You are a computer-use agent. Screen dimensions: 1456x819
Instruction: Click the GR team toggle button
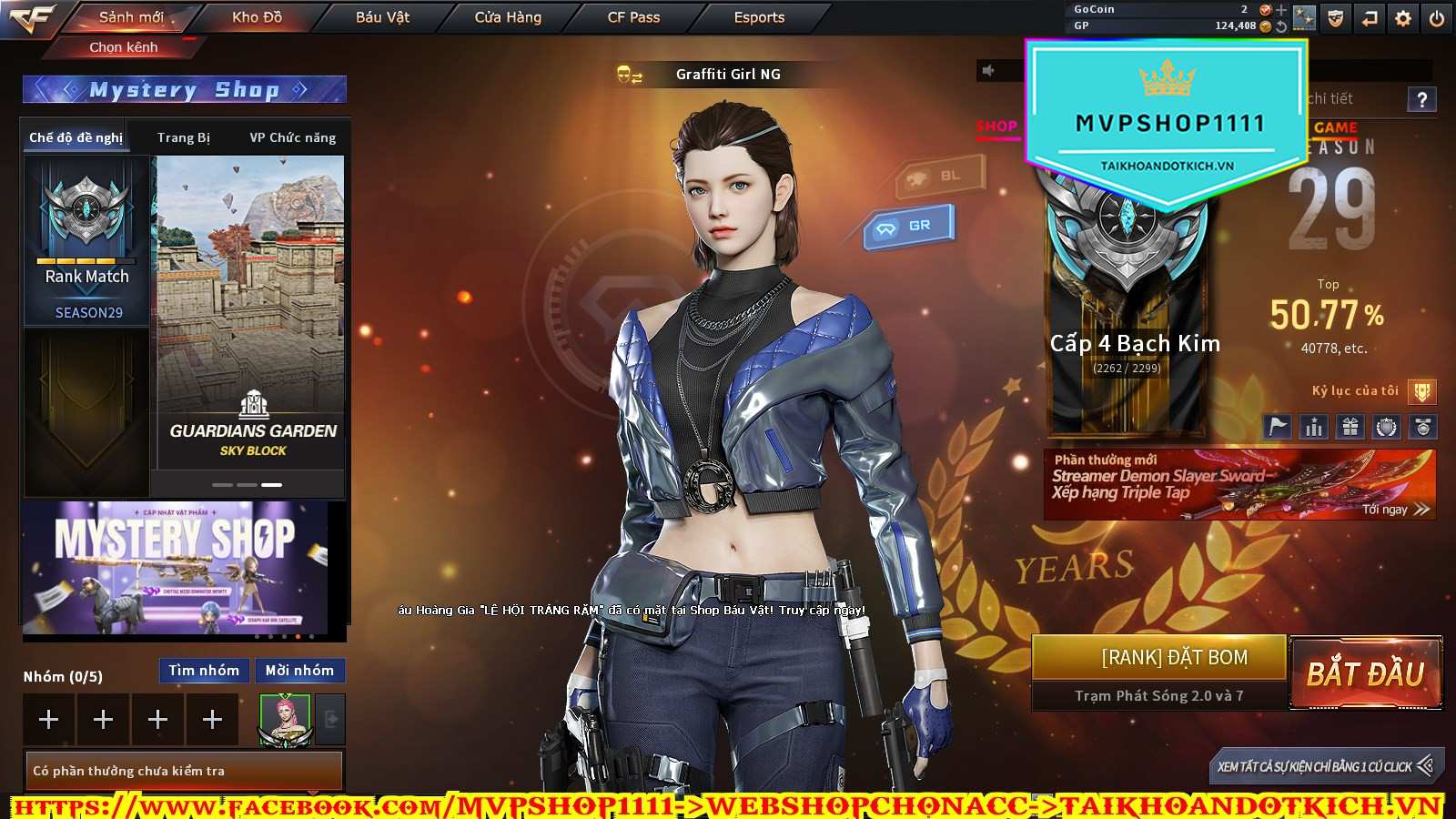(x=909, y=226)
